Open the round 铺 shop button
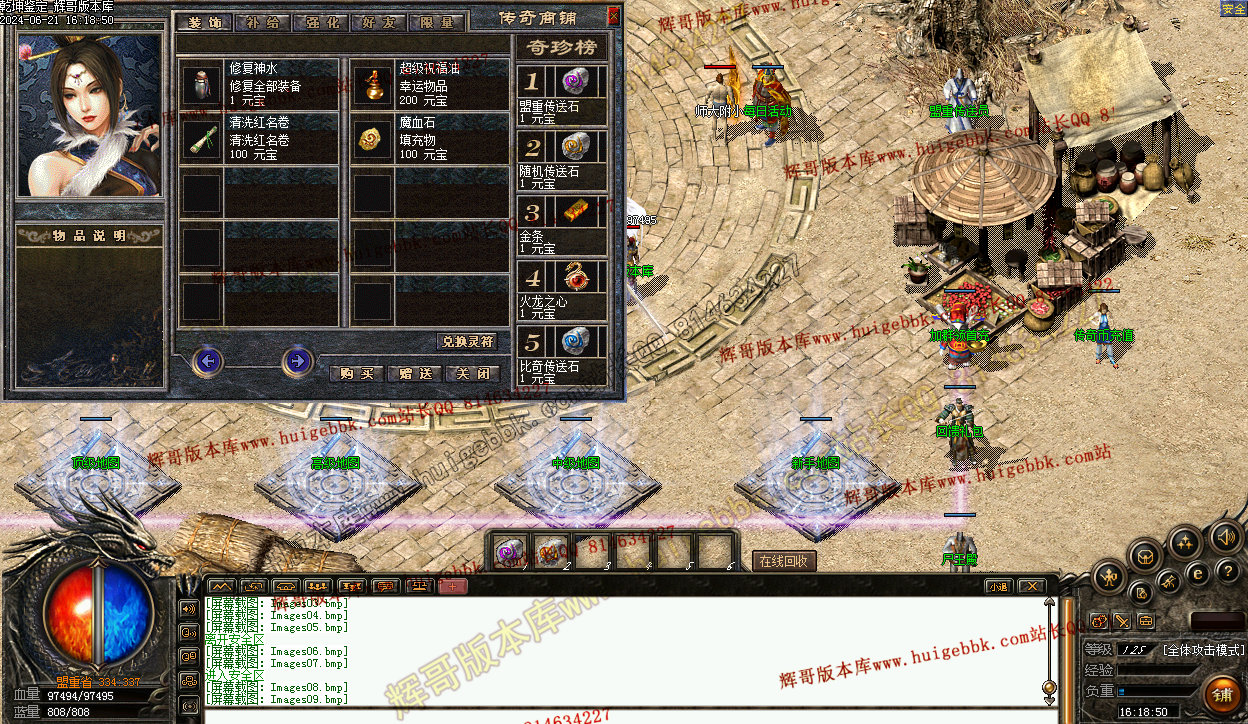Image resolution: width=1248 pixels, height=724 pixels. (1221, 692)
